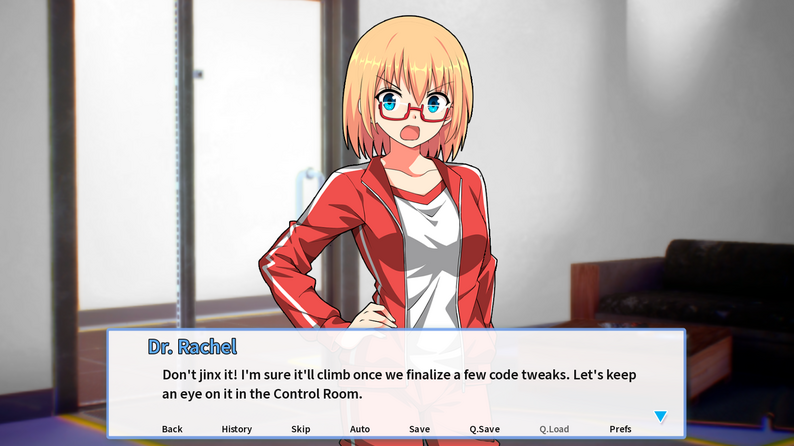Open the dialogue History log
The width and height of the screenshot is (794, 446).
point(237,429)
